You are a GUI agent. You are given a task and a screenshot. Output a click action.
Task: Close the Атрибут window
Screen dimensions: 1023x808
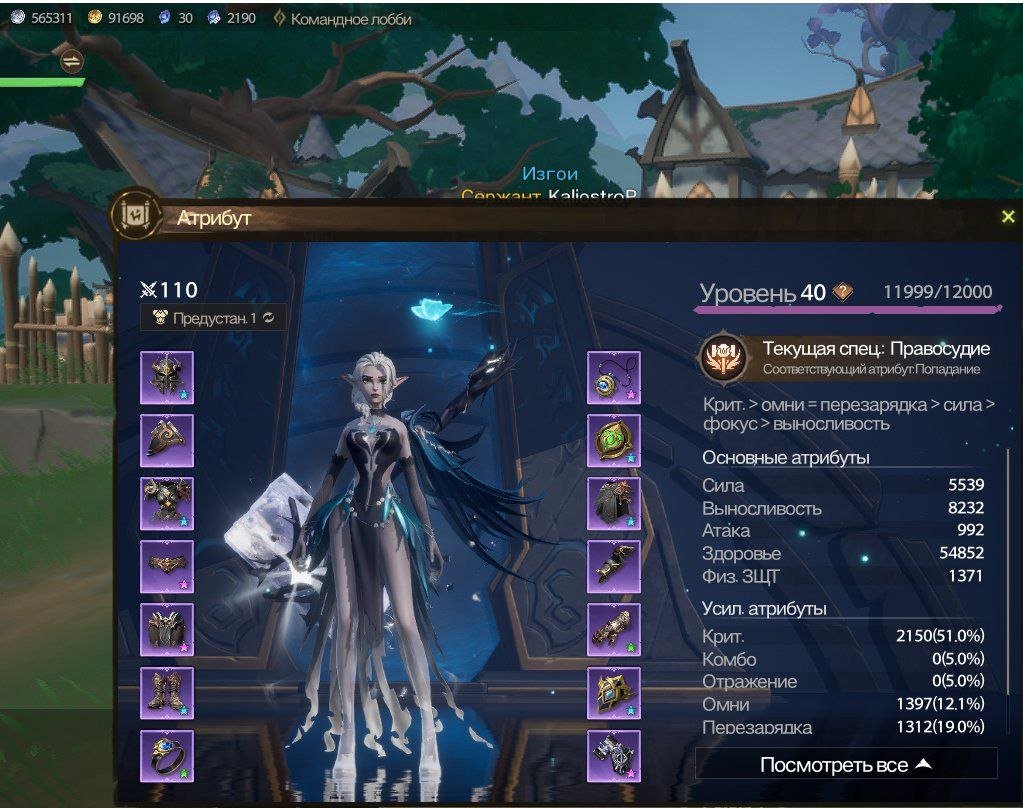pos(1007,217)
